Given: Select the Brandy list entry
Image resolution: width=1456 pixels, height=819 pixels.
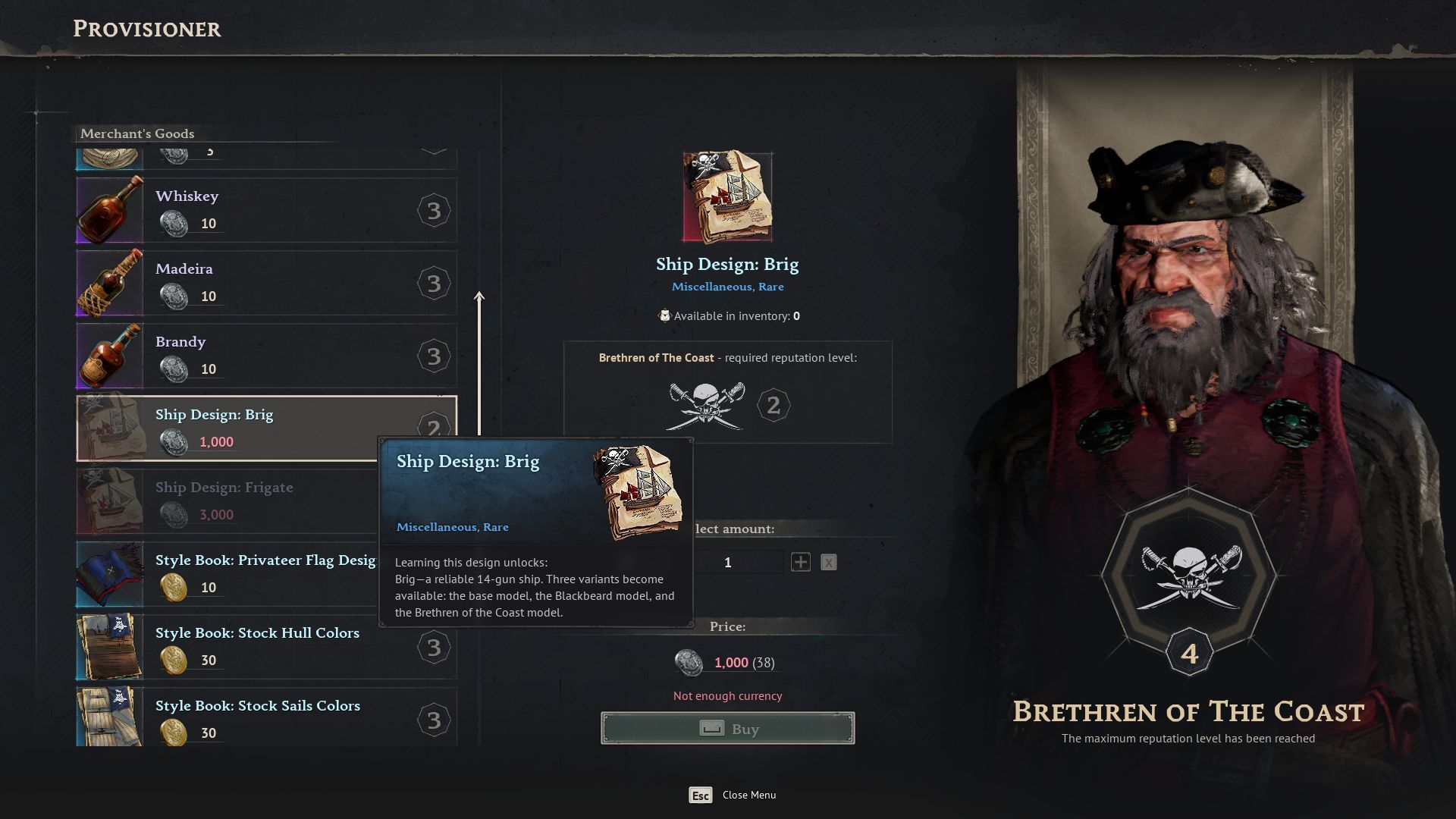Looking at the screenshot, I should (265, 356).
